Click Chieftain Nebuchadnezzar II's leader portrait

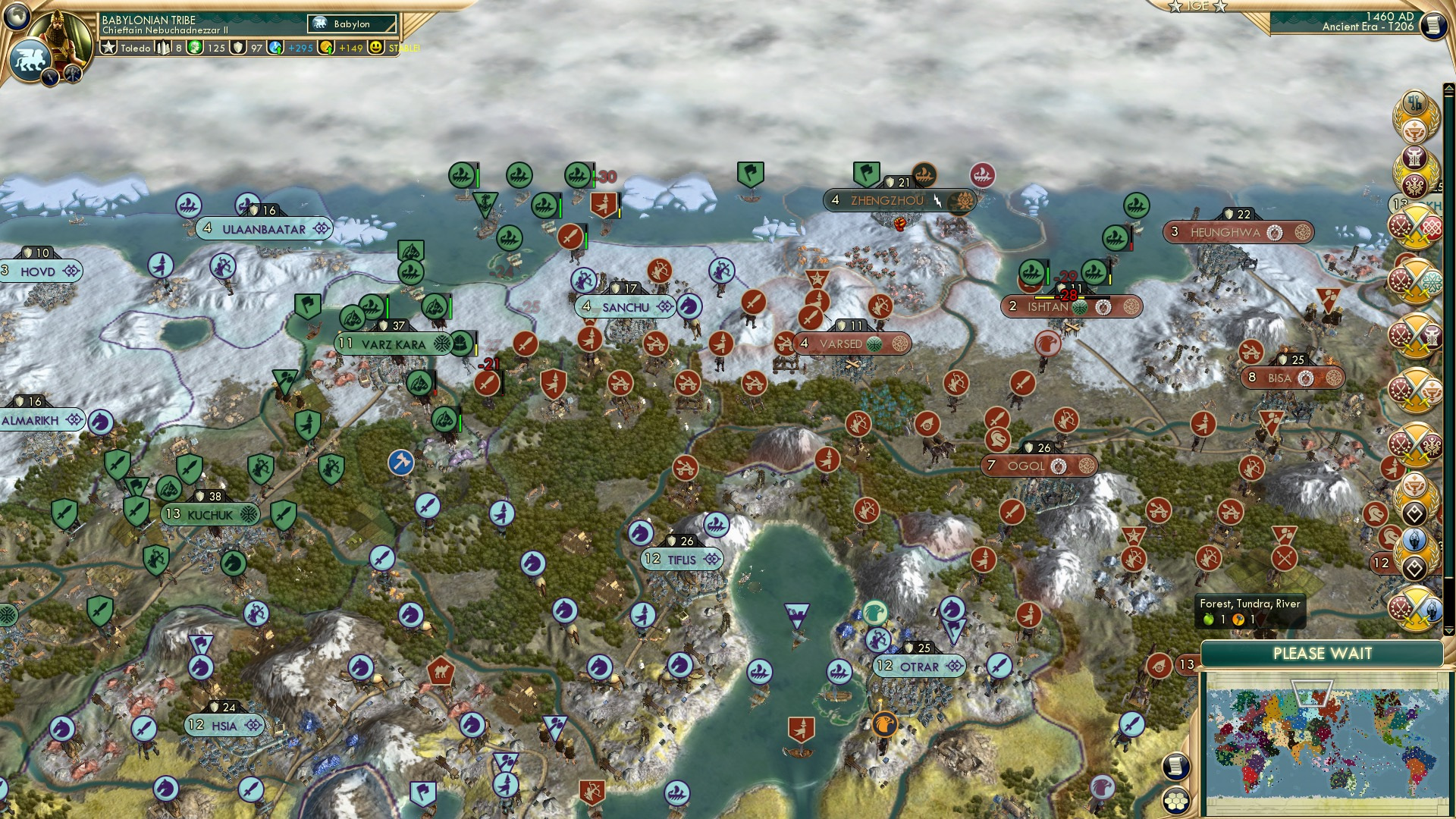[61, 34]
